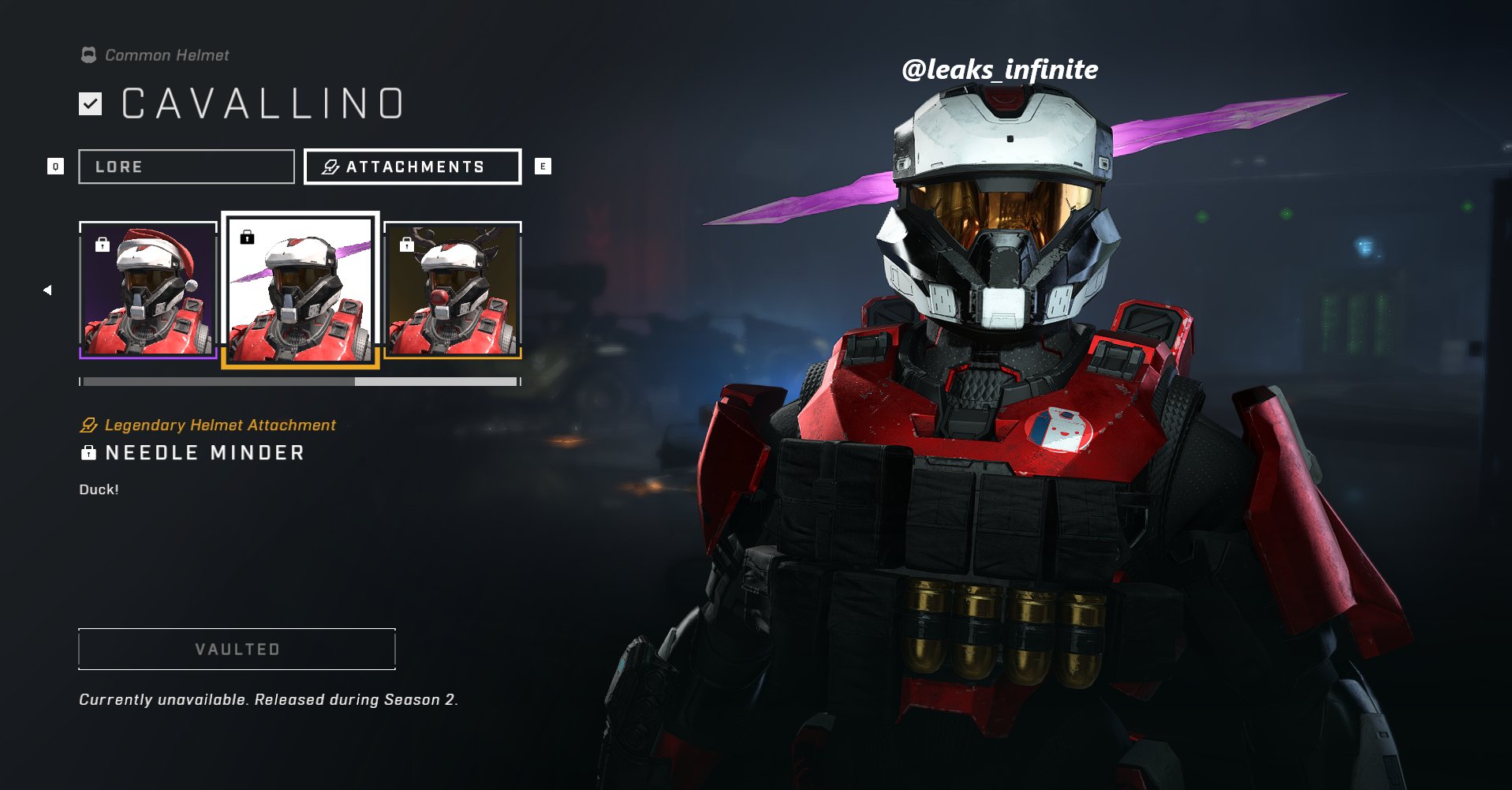Switch to the Lore tab
This screenshot has height=790, width=1512.
(x=186, y=167)
